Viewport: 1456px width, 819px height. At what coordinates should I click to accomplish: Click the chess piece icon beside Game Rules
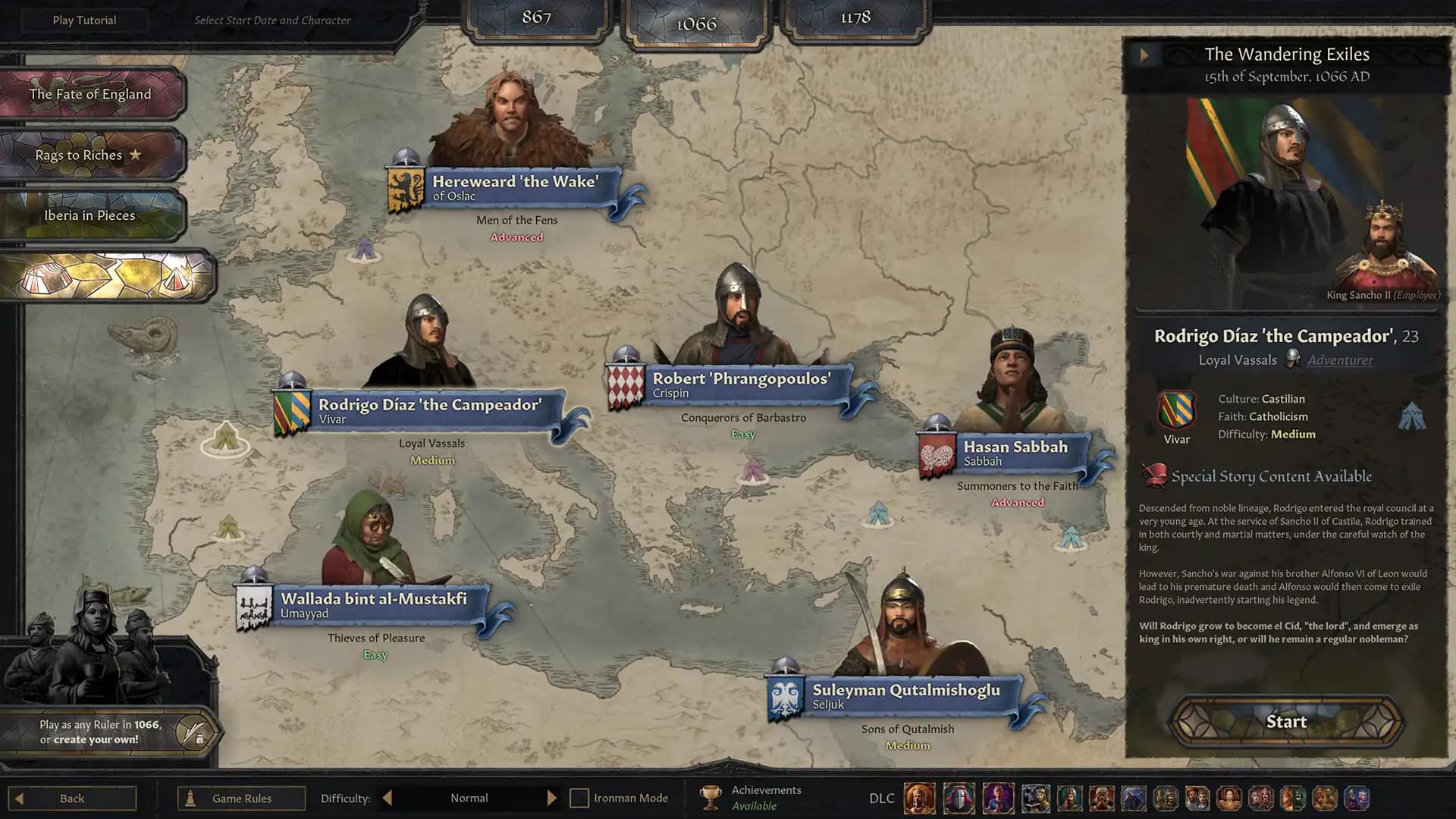click(x=190, y=798)
